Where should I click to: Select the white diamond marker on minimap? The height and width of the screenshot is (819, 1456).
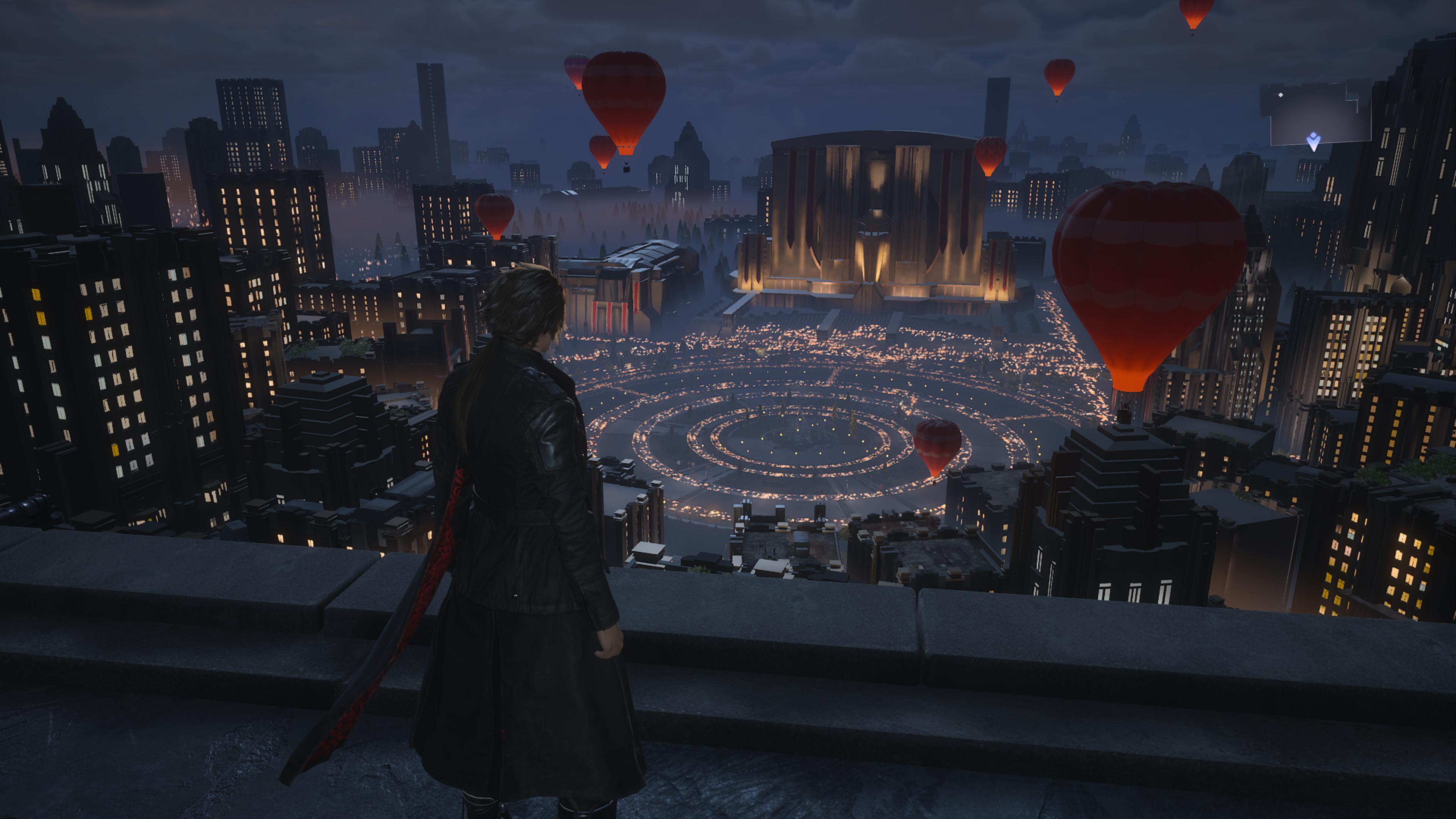1281,95
